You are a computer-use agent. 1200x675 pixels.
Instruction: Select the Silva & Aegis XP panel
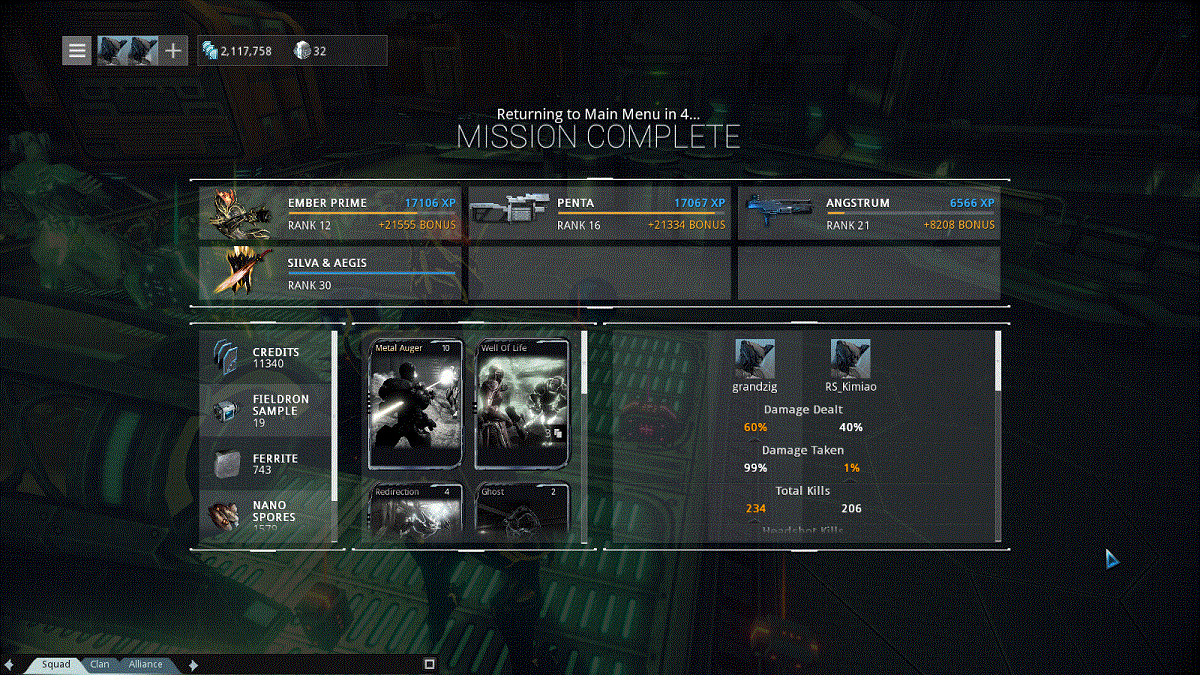[331, 274]
